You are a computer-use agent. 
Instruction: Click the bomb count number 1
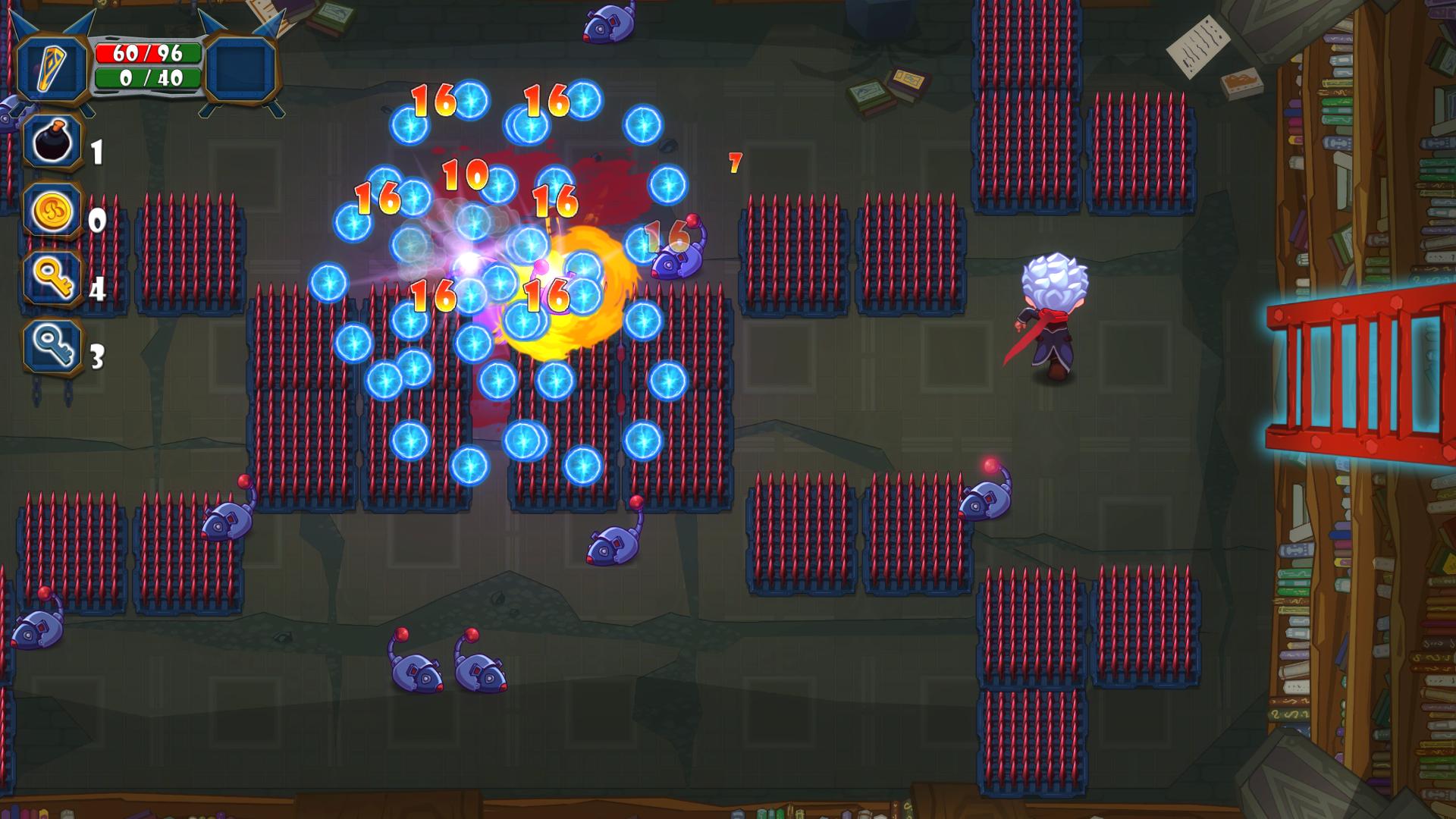click(x=96, y=152)
